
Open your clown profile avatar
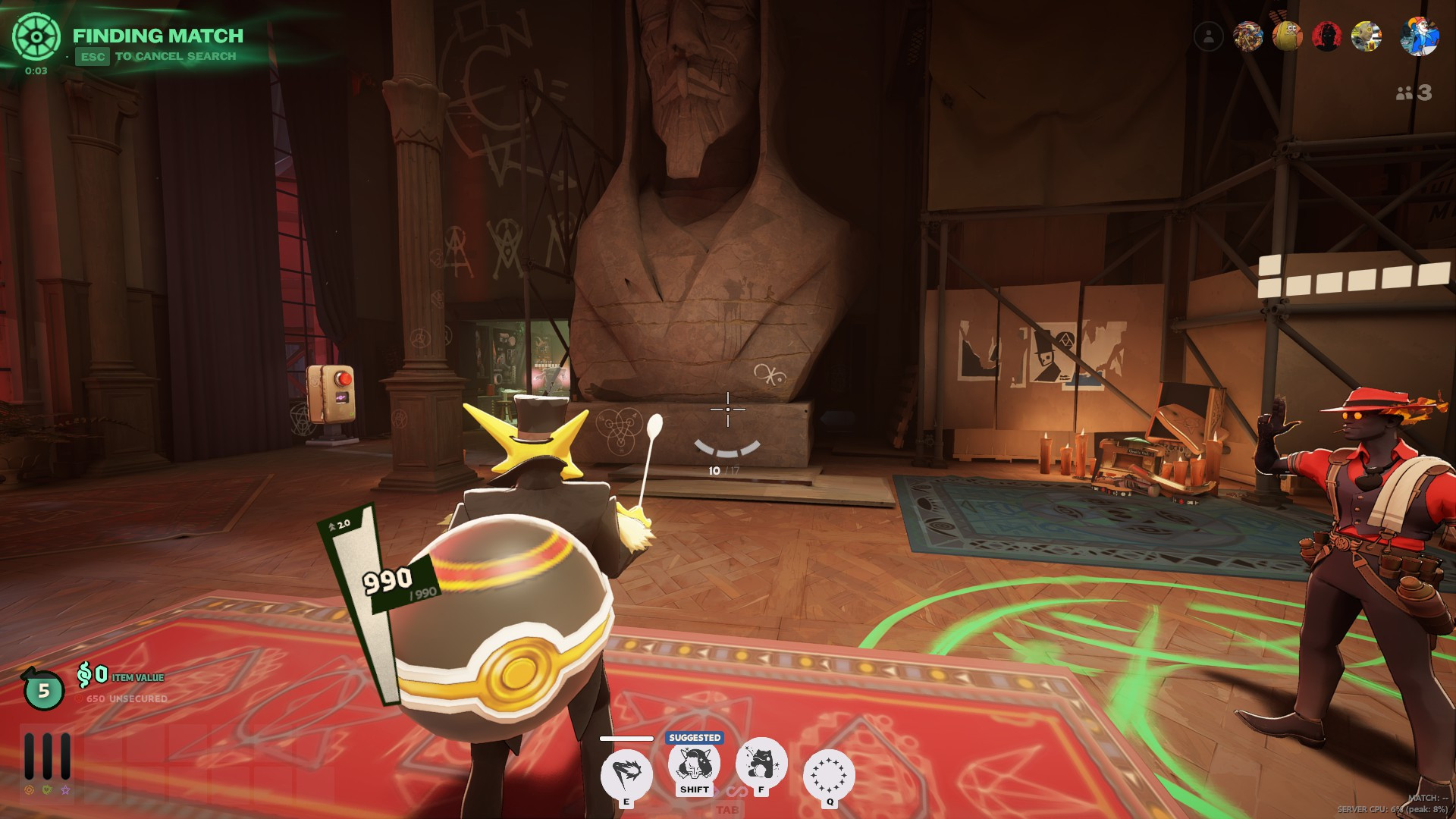point(1419,36)
